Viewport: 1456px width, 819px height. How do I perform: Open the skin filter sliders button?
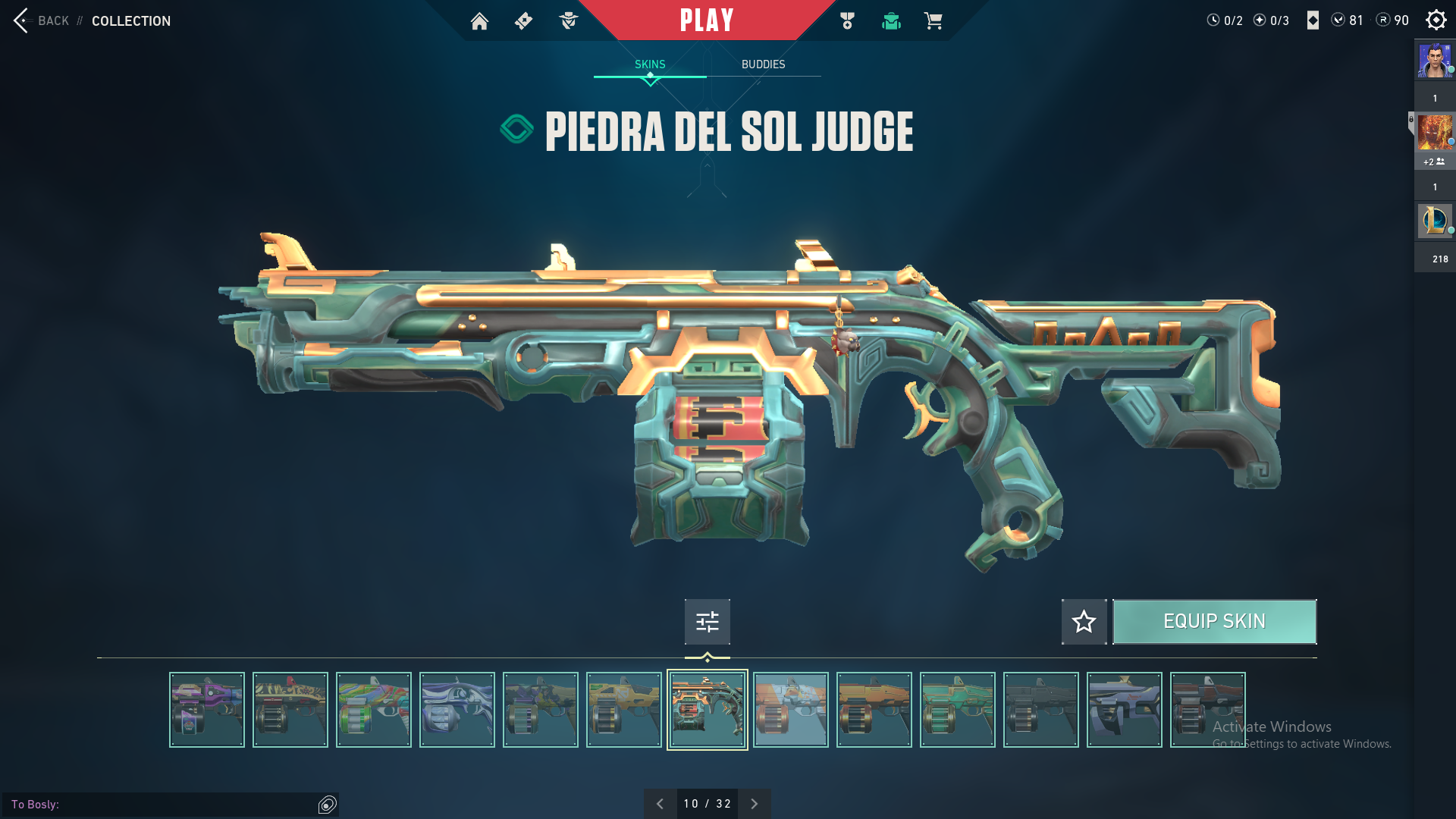click(x=707, y=622)
